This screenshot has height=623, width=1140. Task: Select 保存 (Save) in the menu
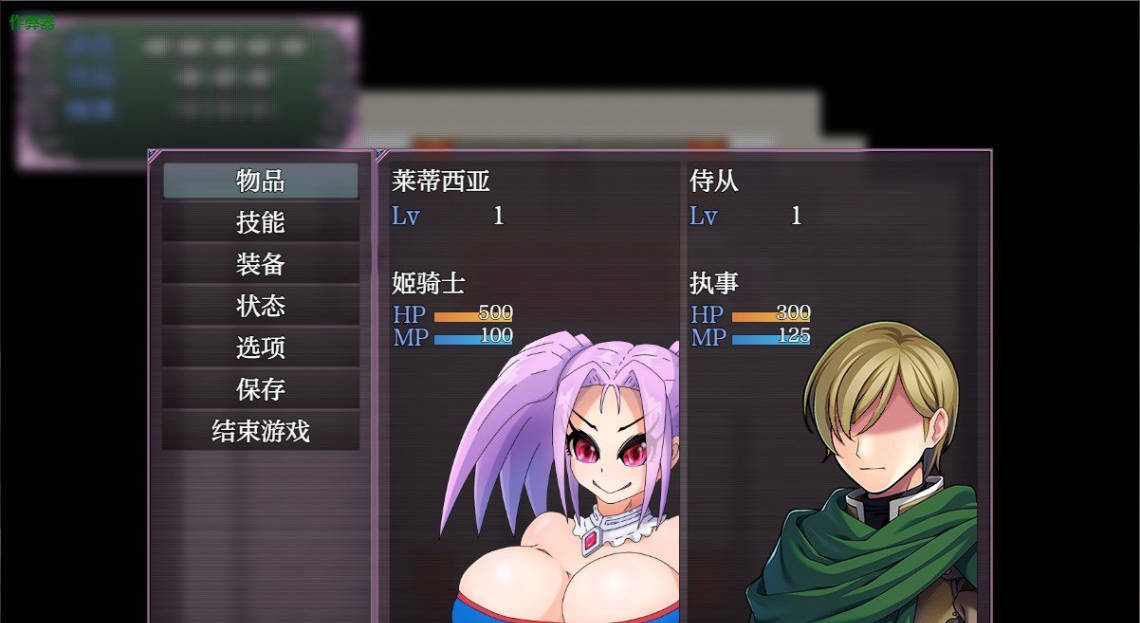coord(260,389)
